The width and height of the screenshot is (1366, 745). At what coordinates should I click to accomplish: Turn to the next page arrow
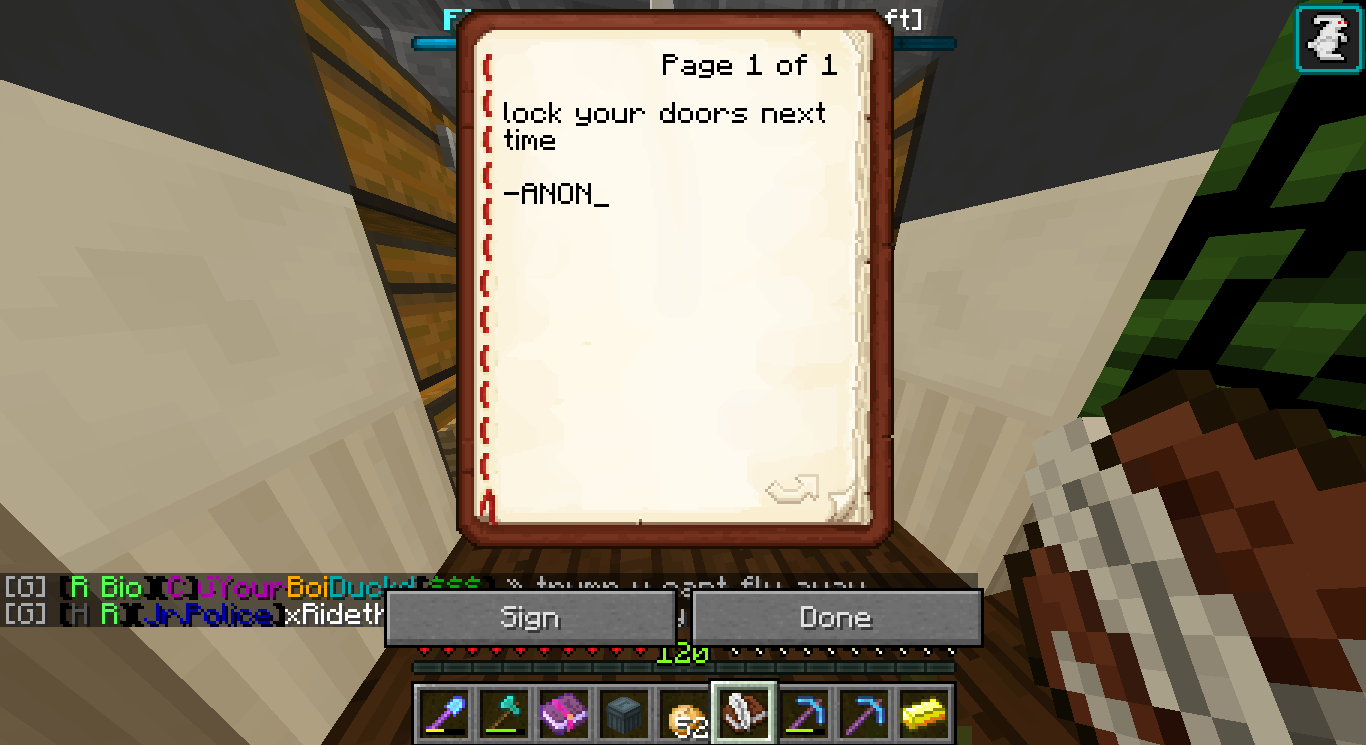(x=791, y=489)
